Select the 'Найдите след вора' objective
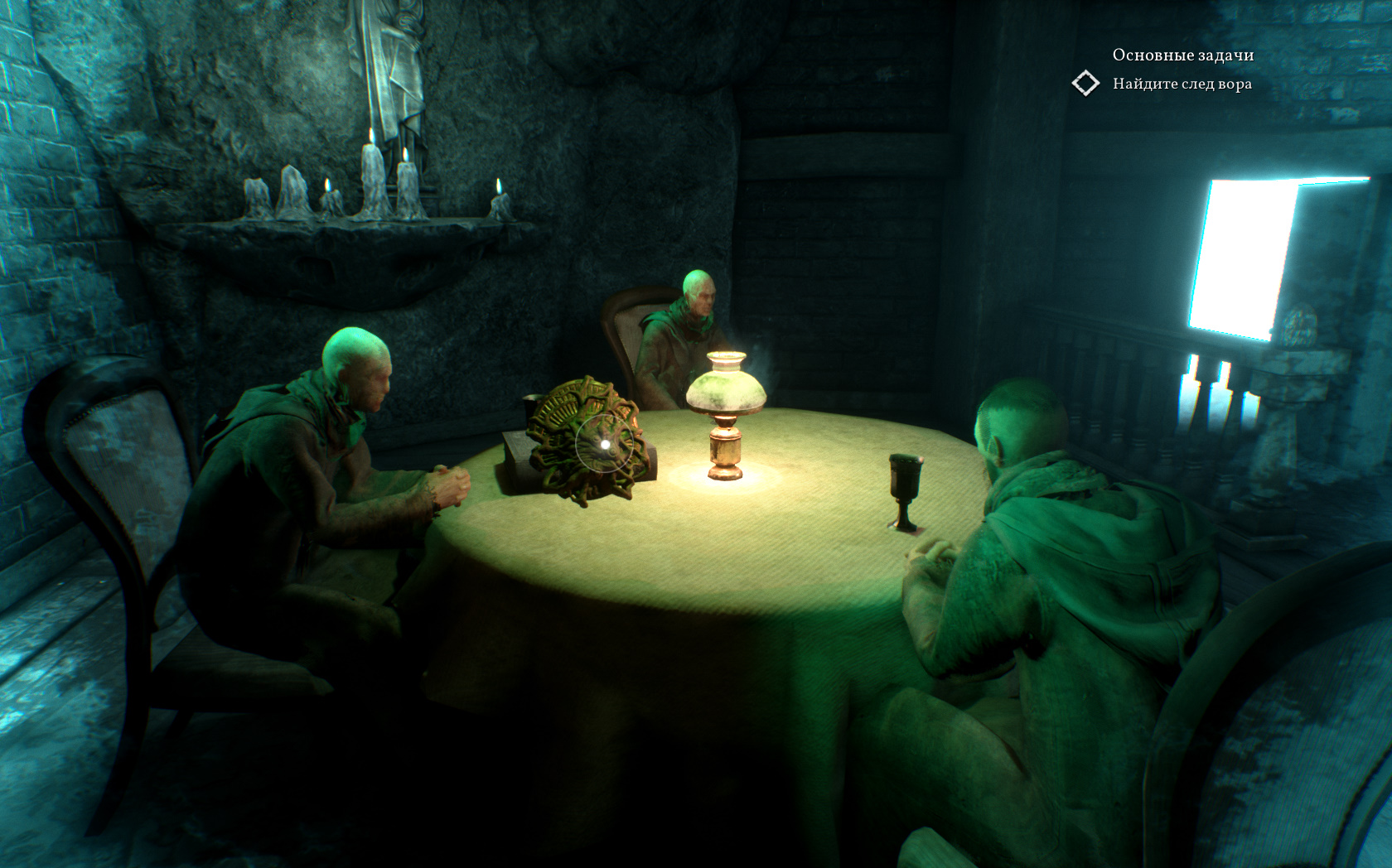The width and height of the screenshot is (1392, 868). [1182, 84]
